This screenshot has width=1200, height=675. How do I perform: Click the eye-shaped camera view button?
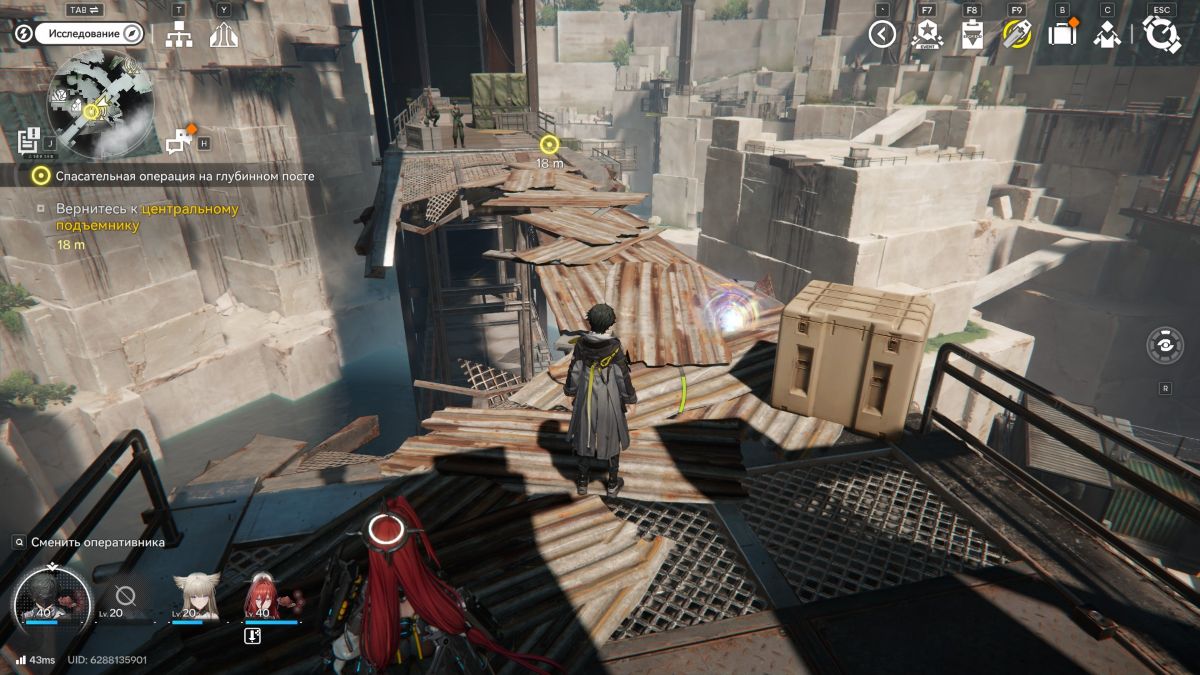(1165, 346)
